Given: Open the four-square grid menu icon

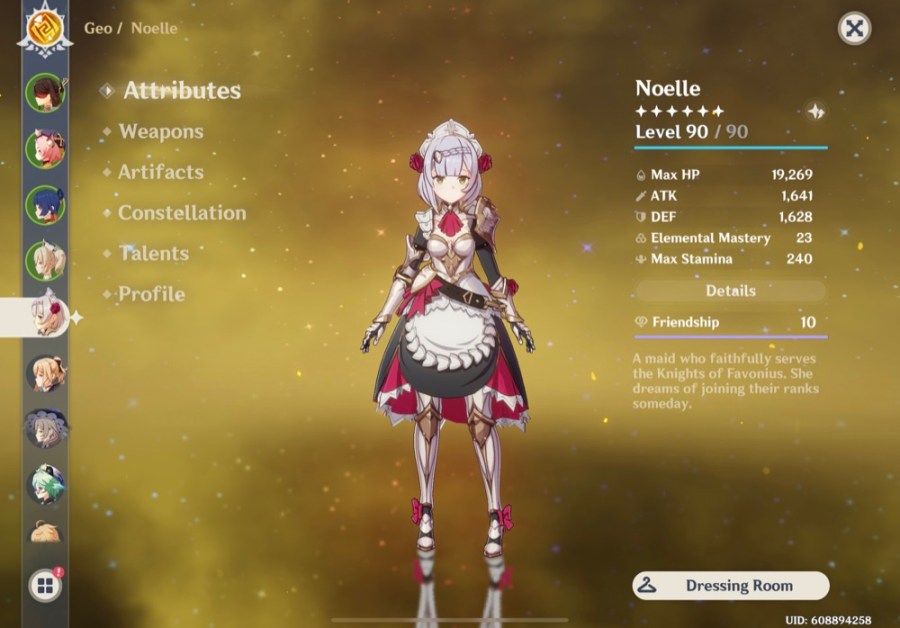Looking at the screenshot, I should [x=45, y=586].
